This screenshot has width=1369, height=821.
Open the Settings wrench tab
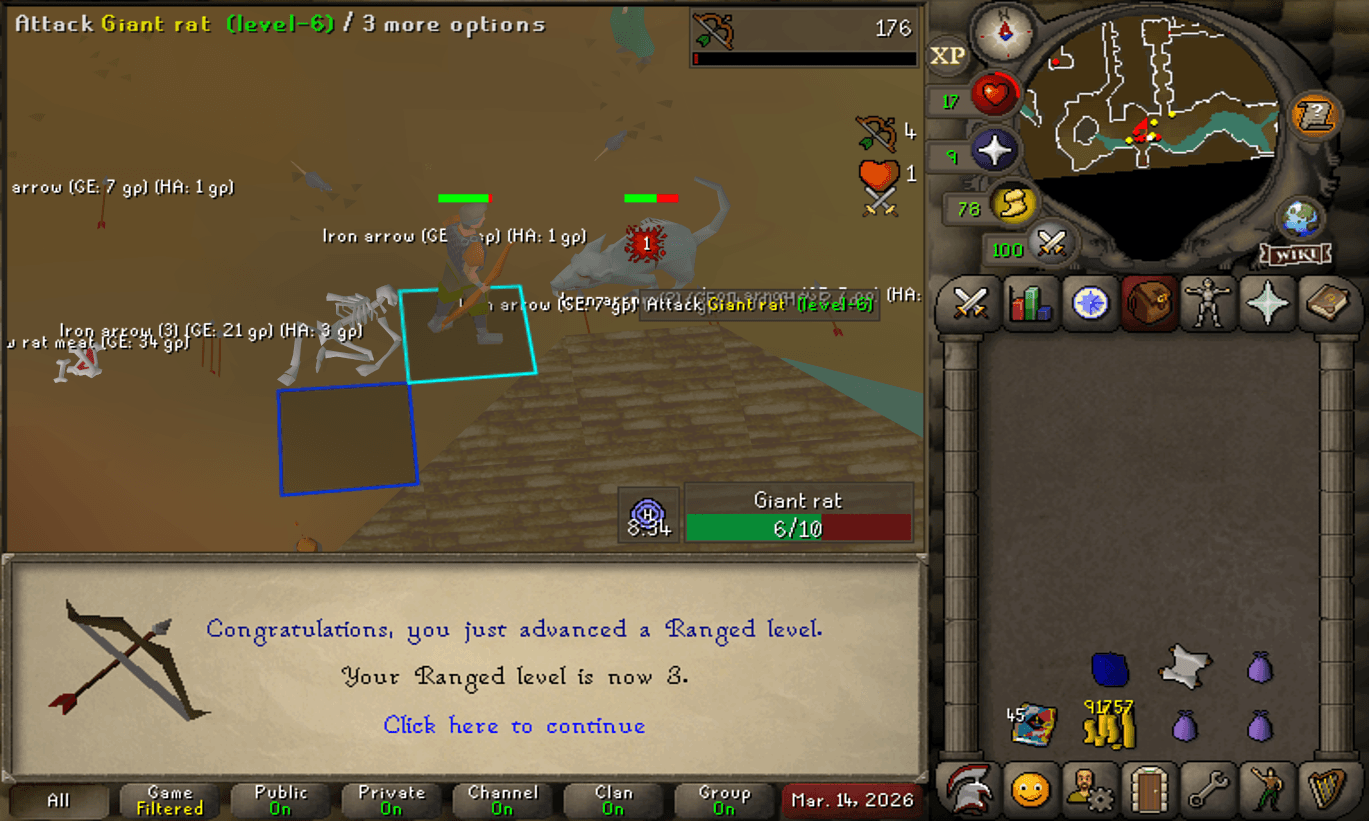coord(1208,790)
